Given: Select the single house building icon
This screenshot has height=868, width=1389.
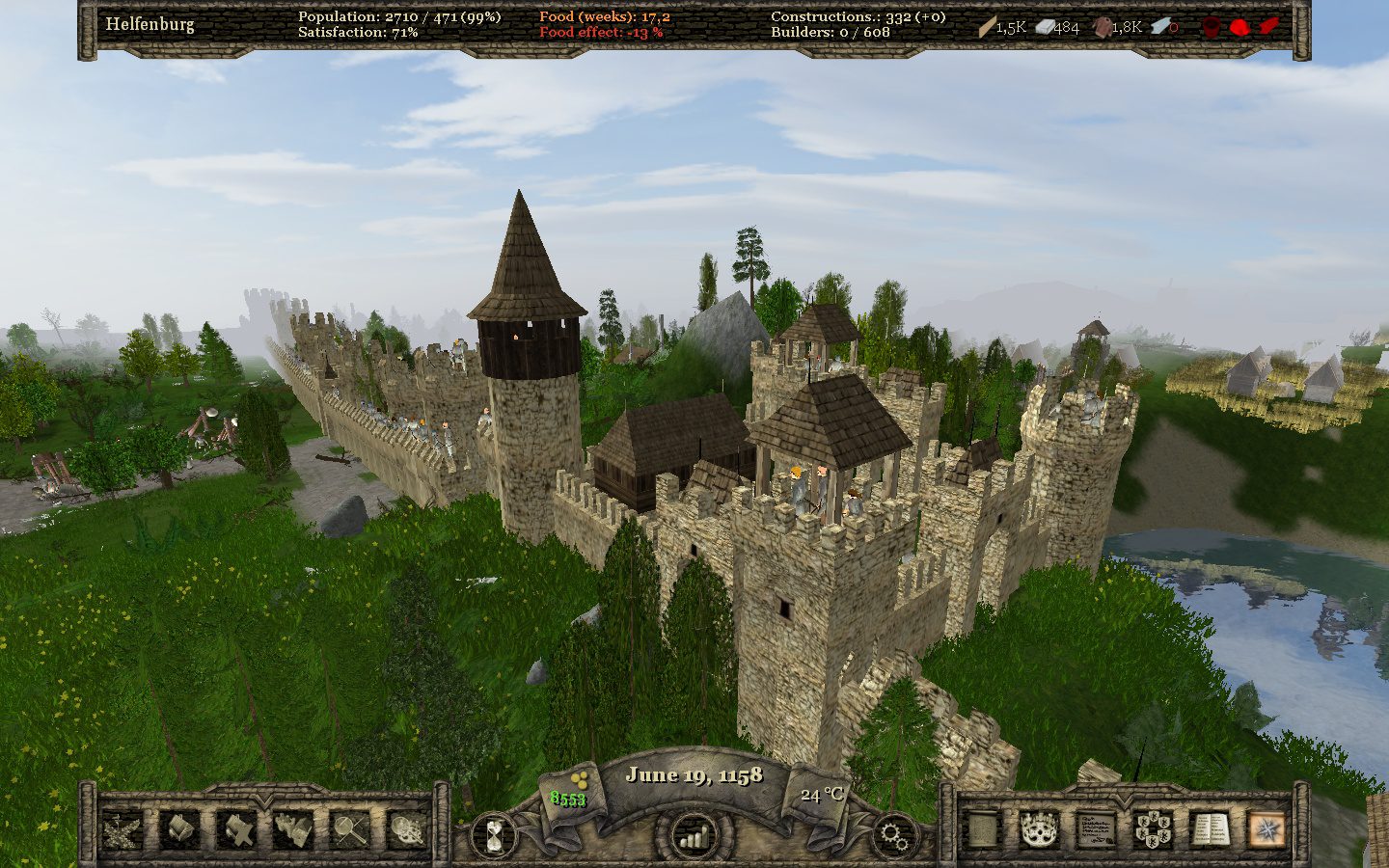Looking at the screenshot, I should point(180,828).
